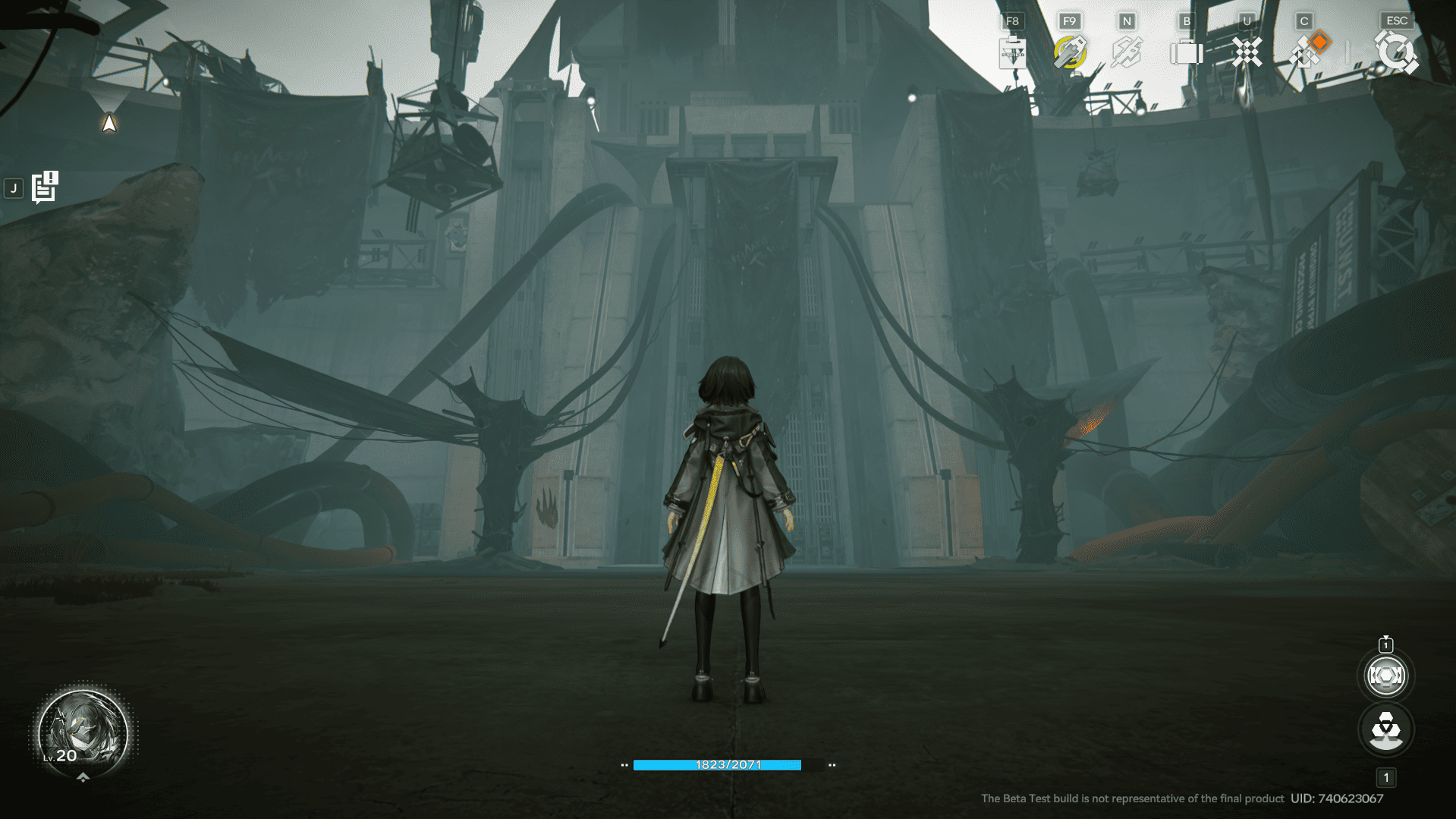This screenshot has width=1456, height=819.
Task: Select the checkered X-shaped icon
Action: [1246, 52]
